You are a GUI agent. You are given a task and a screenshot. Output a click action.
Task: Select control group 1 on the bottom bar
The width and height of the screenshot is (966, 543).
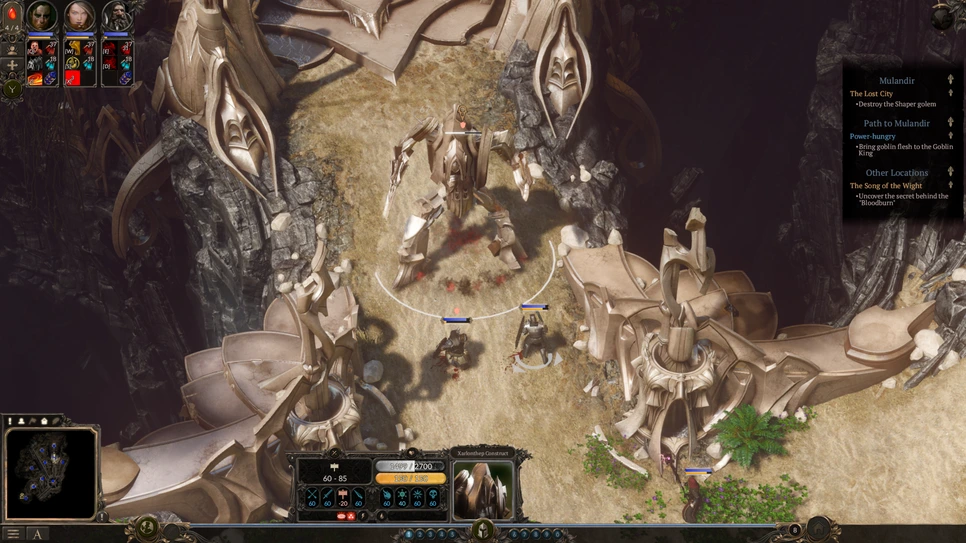pyautogui.click(x=408, y=535)
